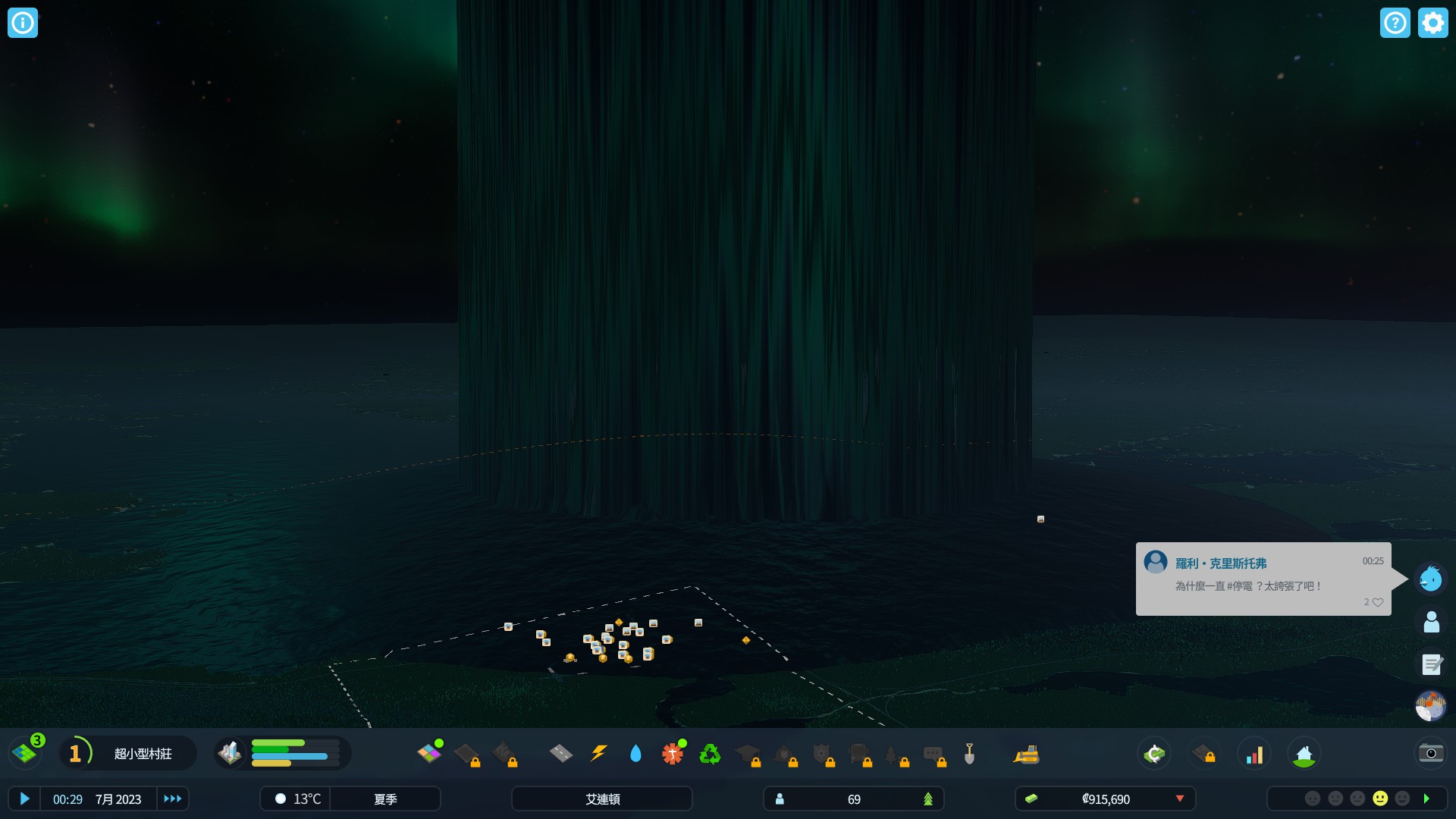Screen dimensions: 1456x819
Task: Open the Radio panel in the sidebar
Action: [x=1430, y=705]
